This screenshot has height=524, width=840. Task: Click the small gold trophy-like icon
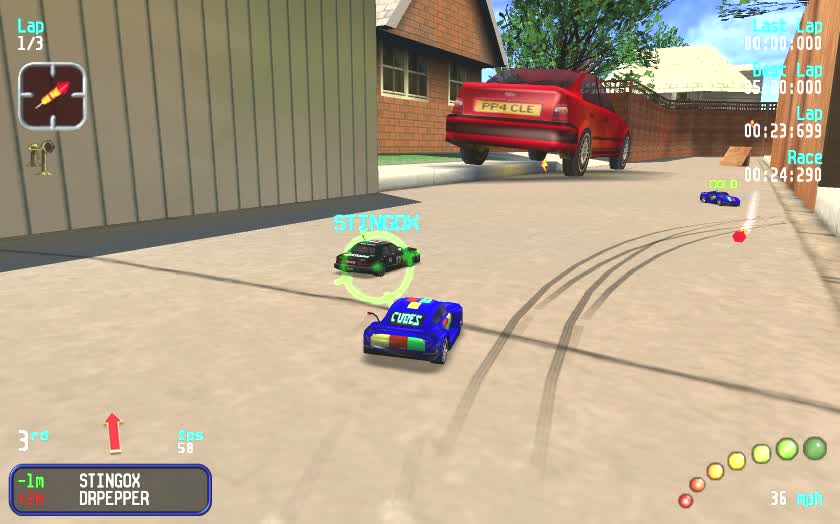[x=41, y=157]
